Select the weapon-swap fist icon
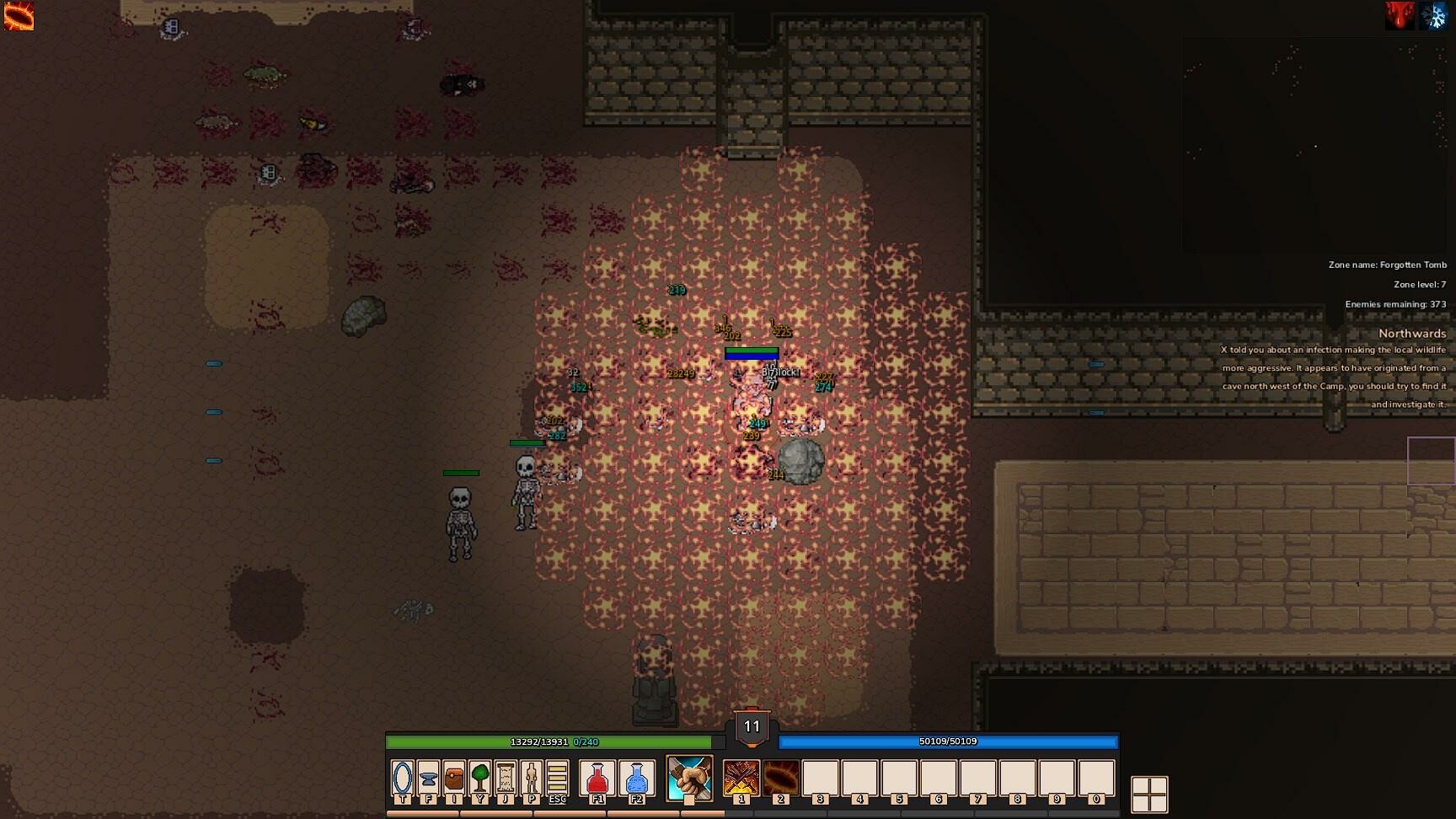Viewport: 1456px width, 819px height. pyautogui.click(x=689, y=779)
